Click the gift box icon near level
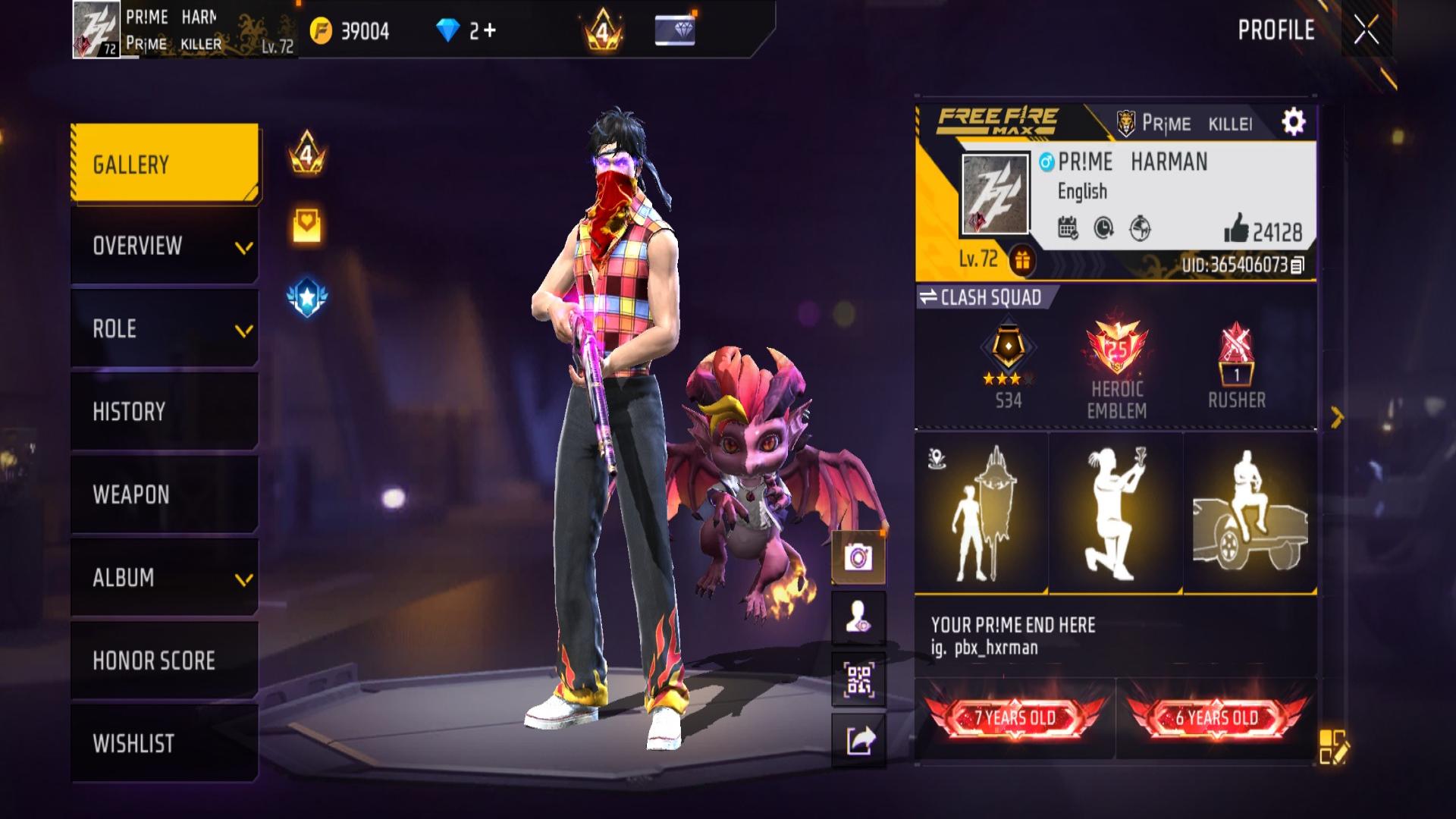The height and width of the screenshot is (819, 1456). 1022,261
